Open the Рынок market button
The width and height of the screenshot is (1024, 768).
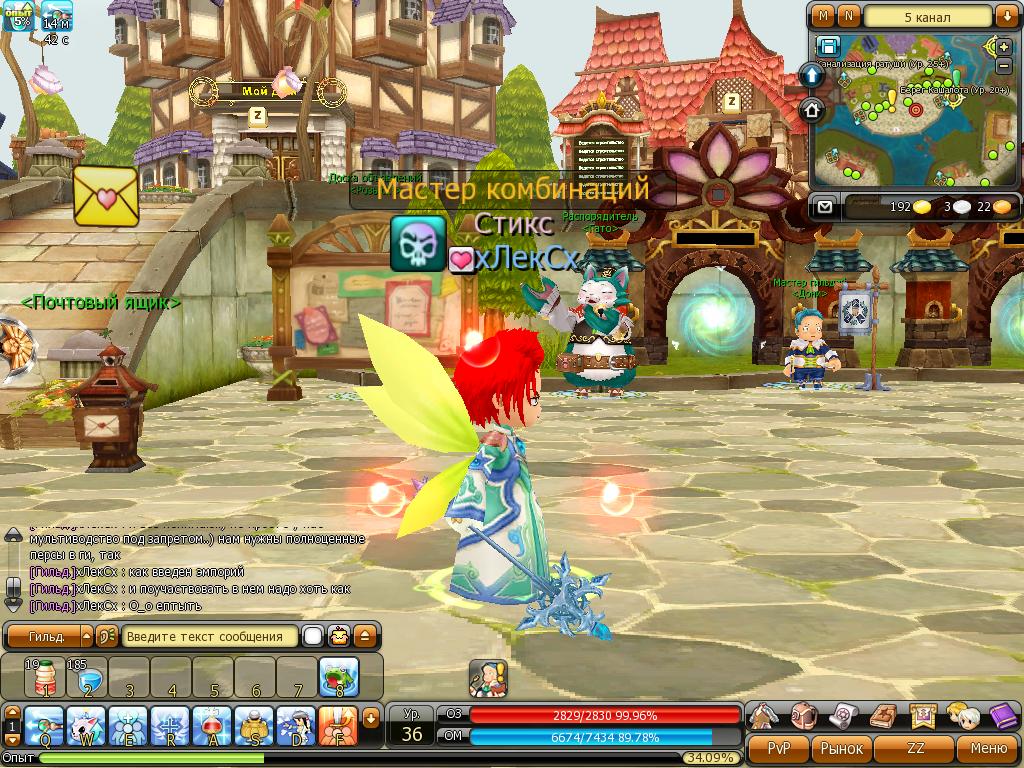842,748
